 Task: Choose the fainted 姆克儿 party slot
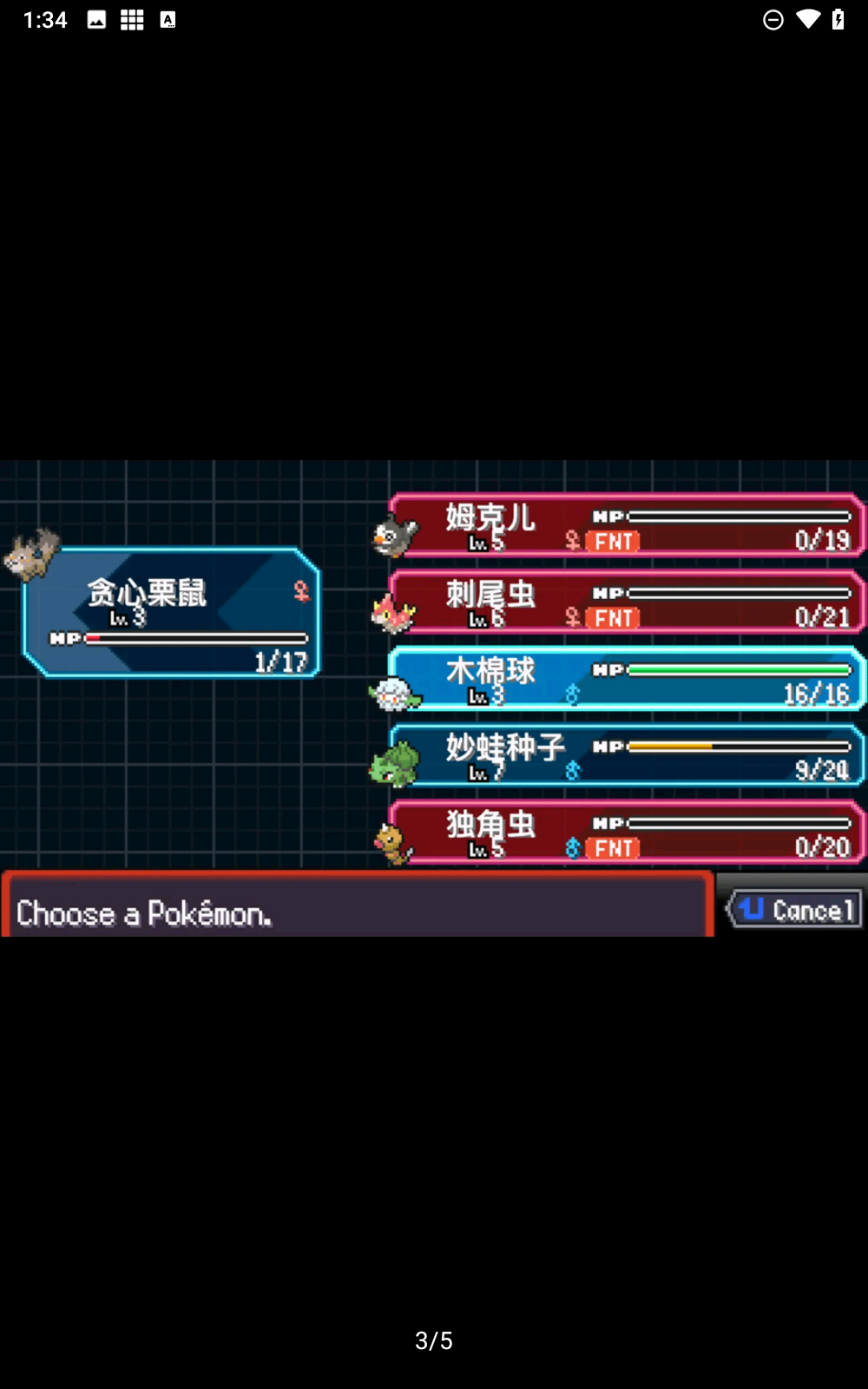coord(625,526)
